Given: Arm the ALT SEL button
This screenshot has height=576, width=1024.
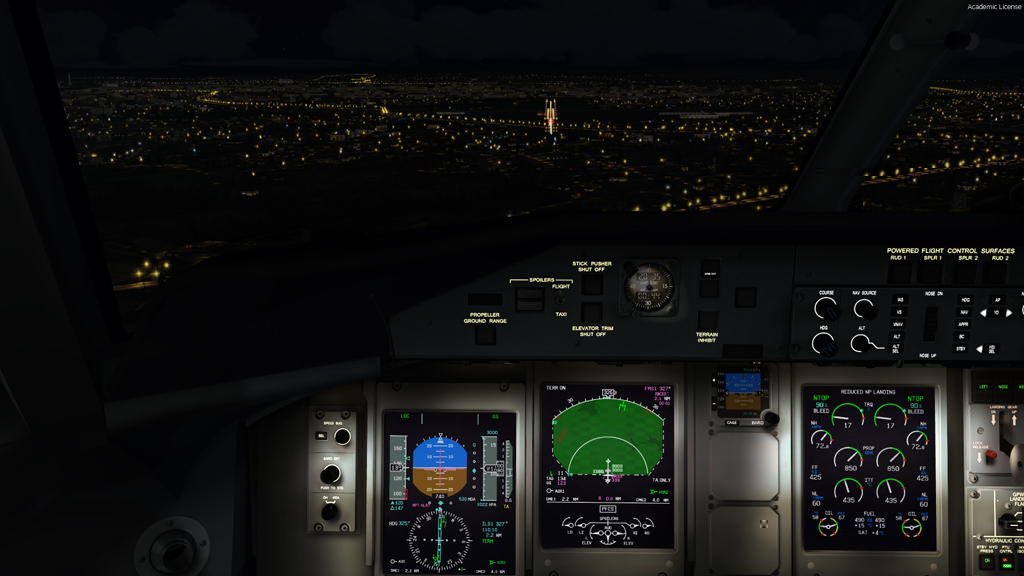Looking at the screenshot, I should pos(897,348).
